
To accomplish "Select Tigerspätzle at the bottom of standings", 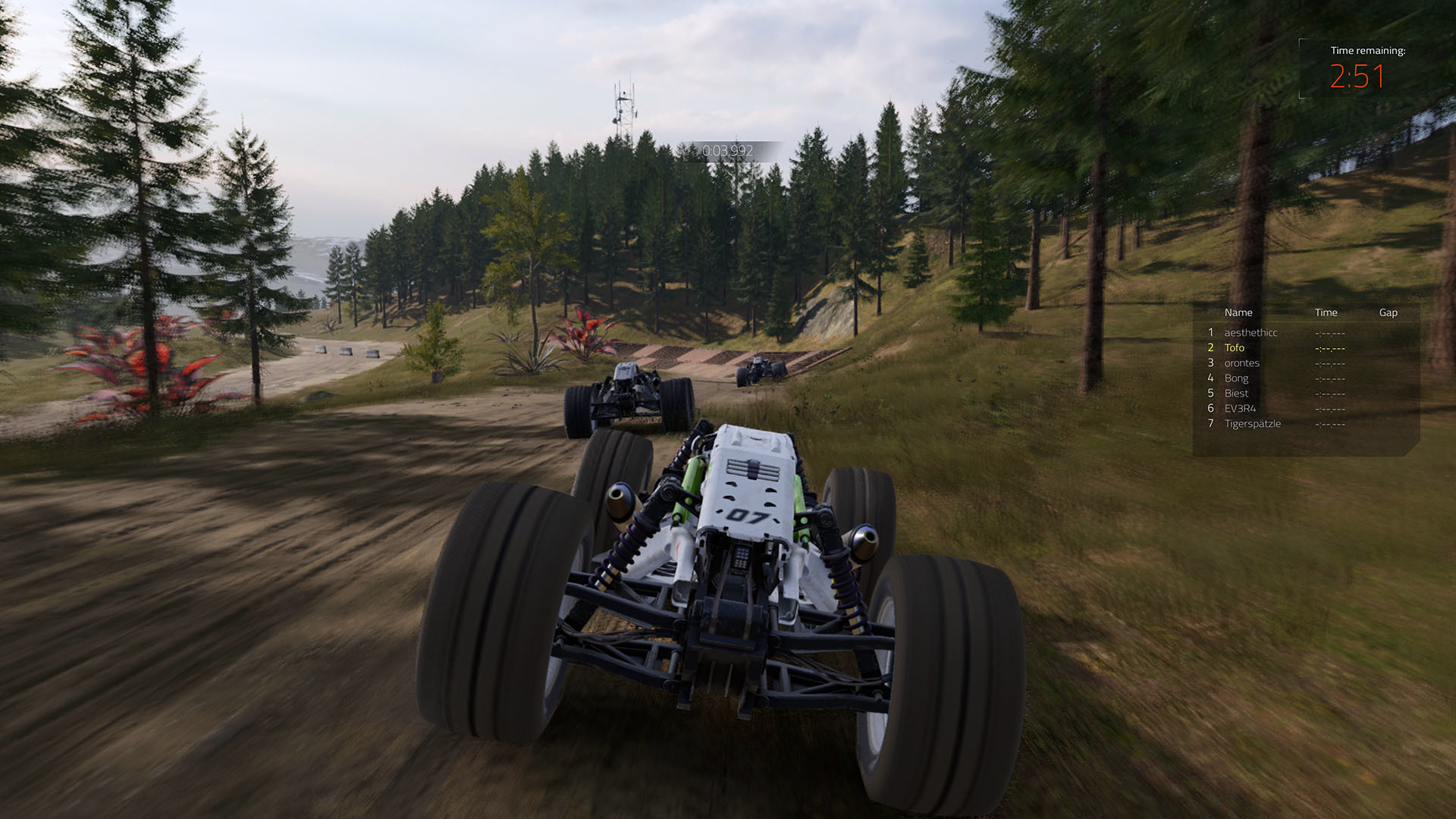I will [x=1253, y=423].
